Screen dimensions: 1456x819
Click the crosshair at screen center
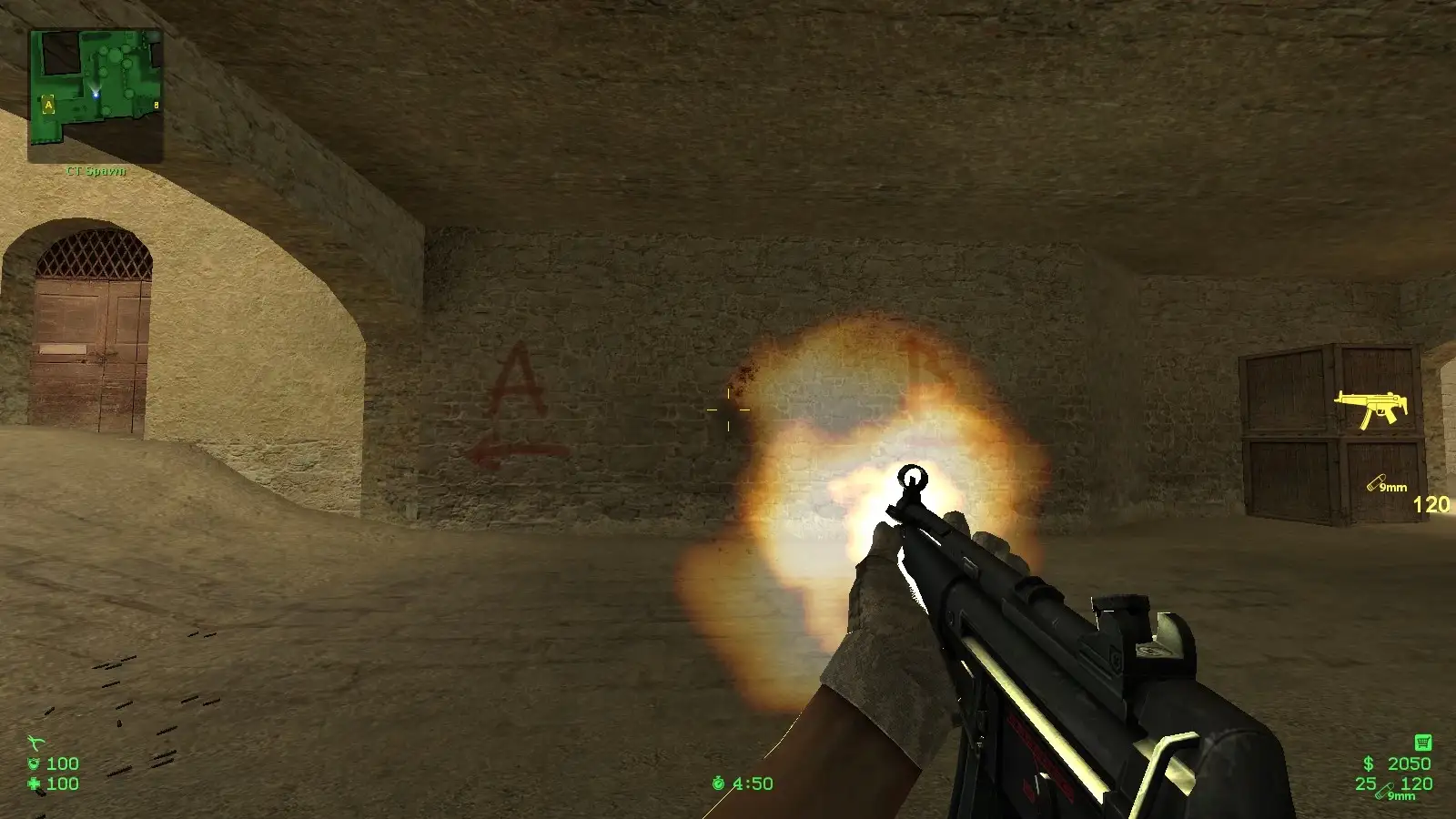pos(728,409)
